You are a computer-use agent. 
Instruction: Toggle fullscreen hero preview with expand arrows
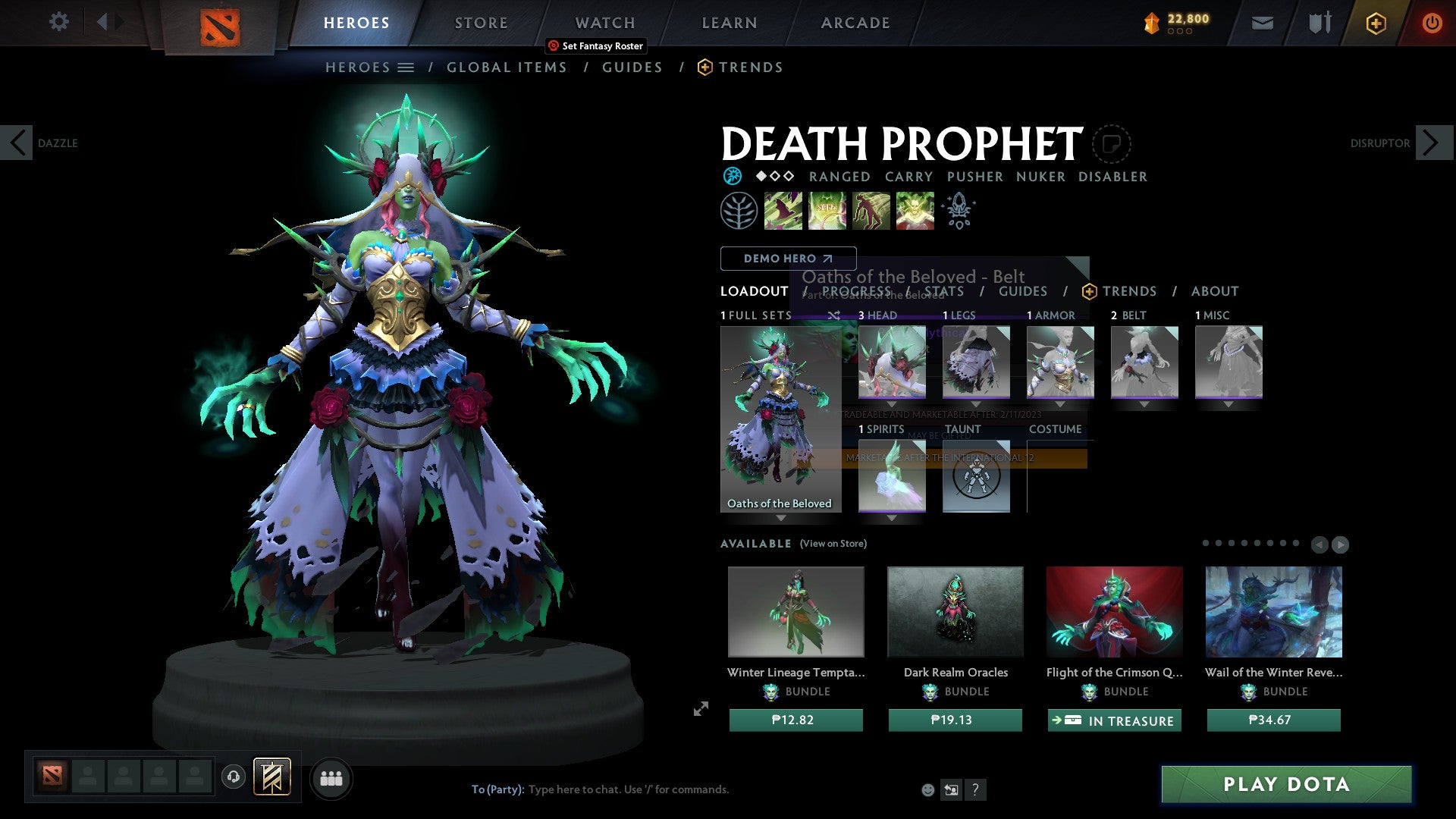point(700,710)
